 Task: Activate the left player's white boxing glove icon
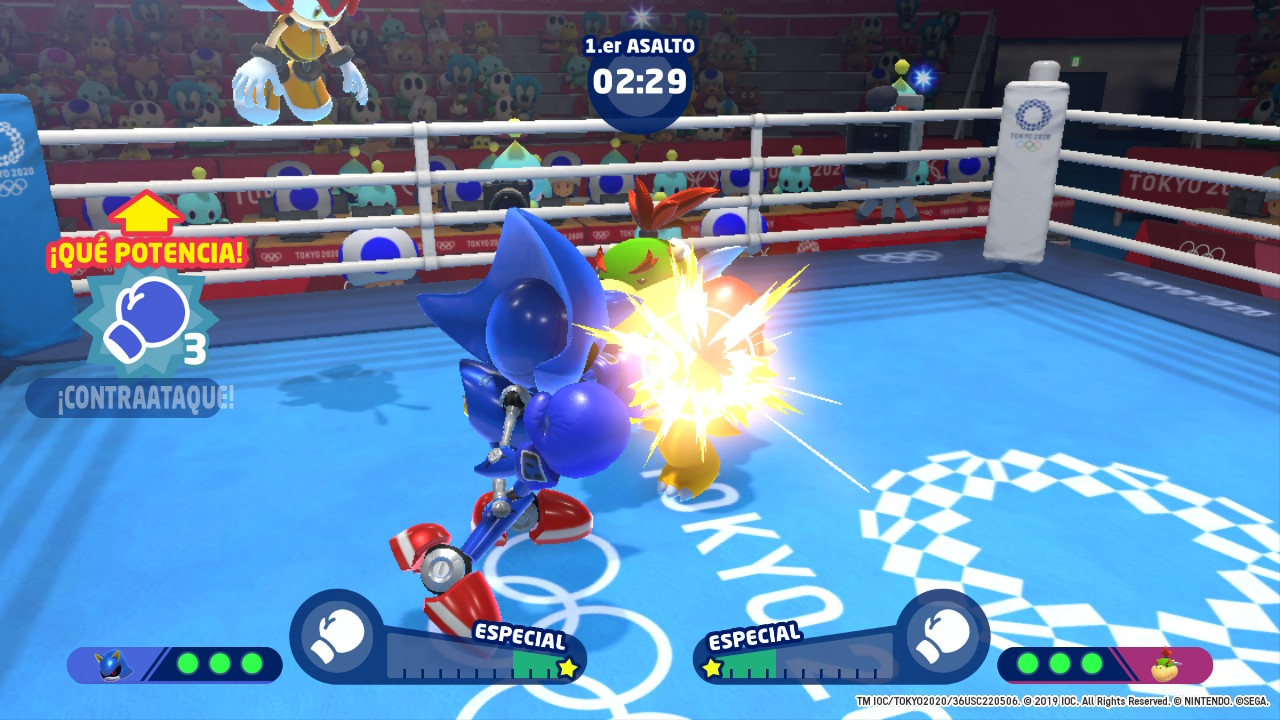click(337, 636)
